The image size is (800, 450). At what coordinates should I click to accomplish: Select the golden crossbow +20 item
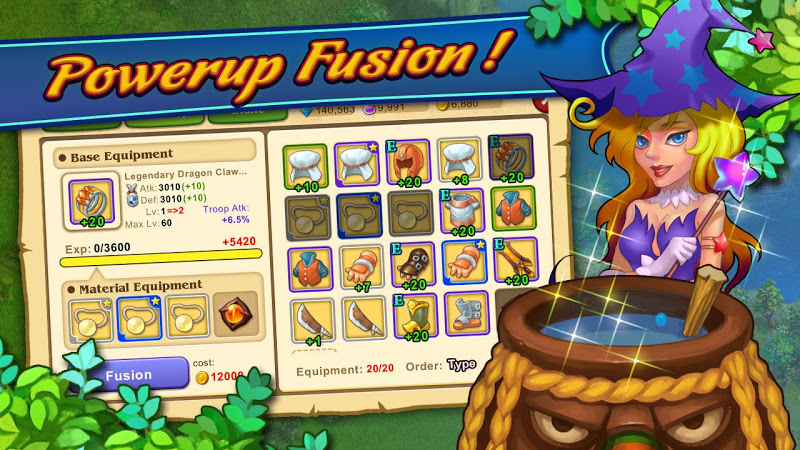512,263
